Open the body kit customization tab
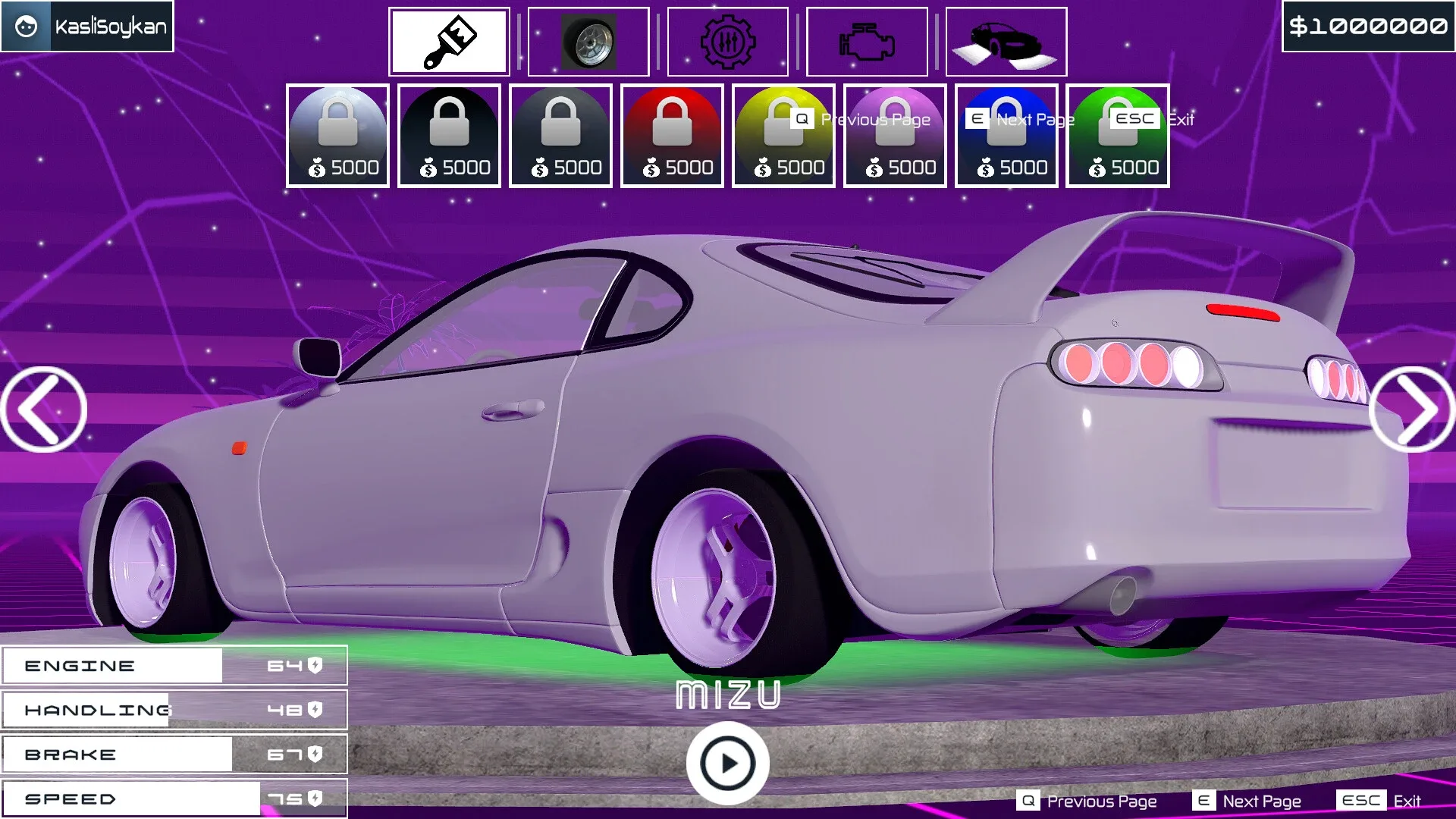Image resolution: width=1456 pixels, height=819 pixels. pyautogui.click(x=1006, y=41)
